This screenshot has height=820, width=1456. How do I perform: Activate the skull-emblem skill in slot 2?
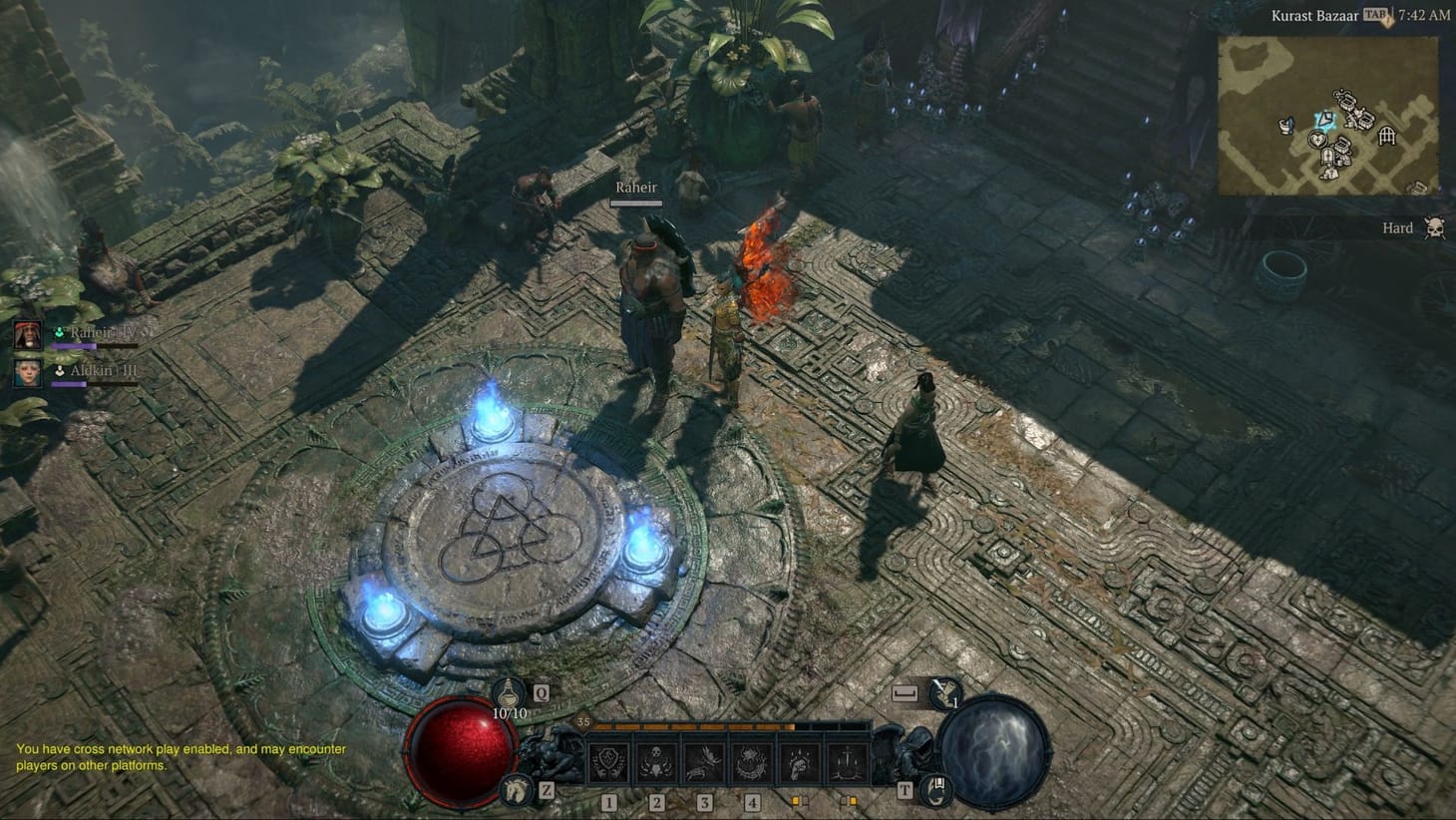point(655,760)
